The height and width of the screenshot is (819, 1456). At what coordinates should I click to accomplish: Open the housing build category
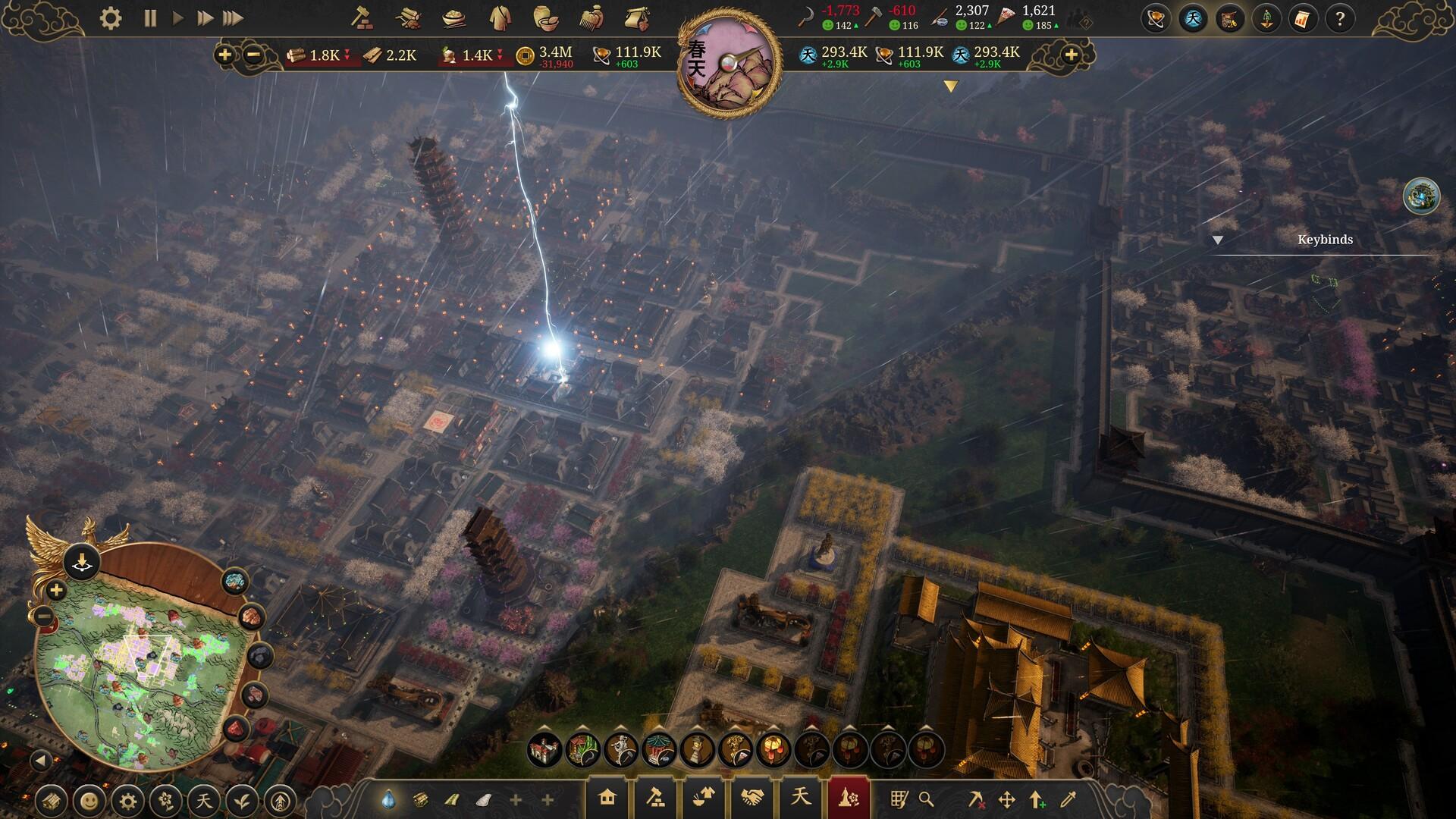click(607, 798)
